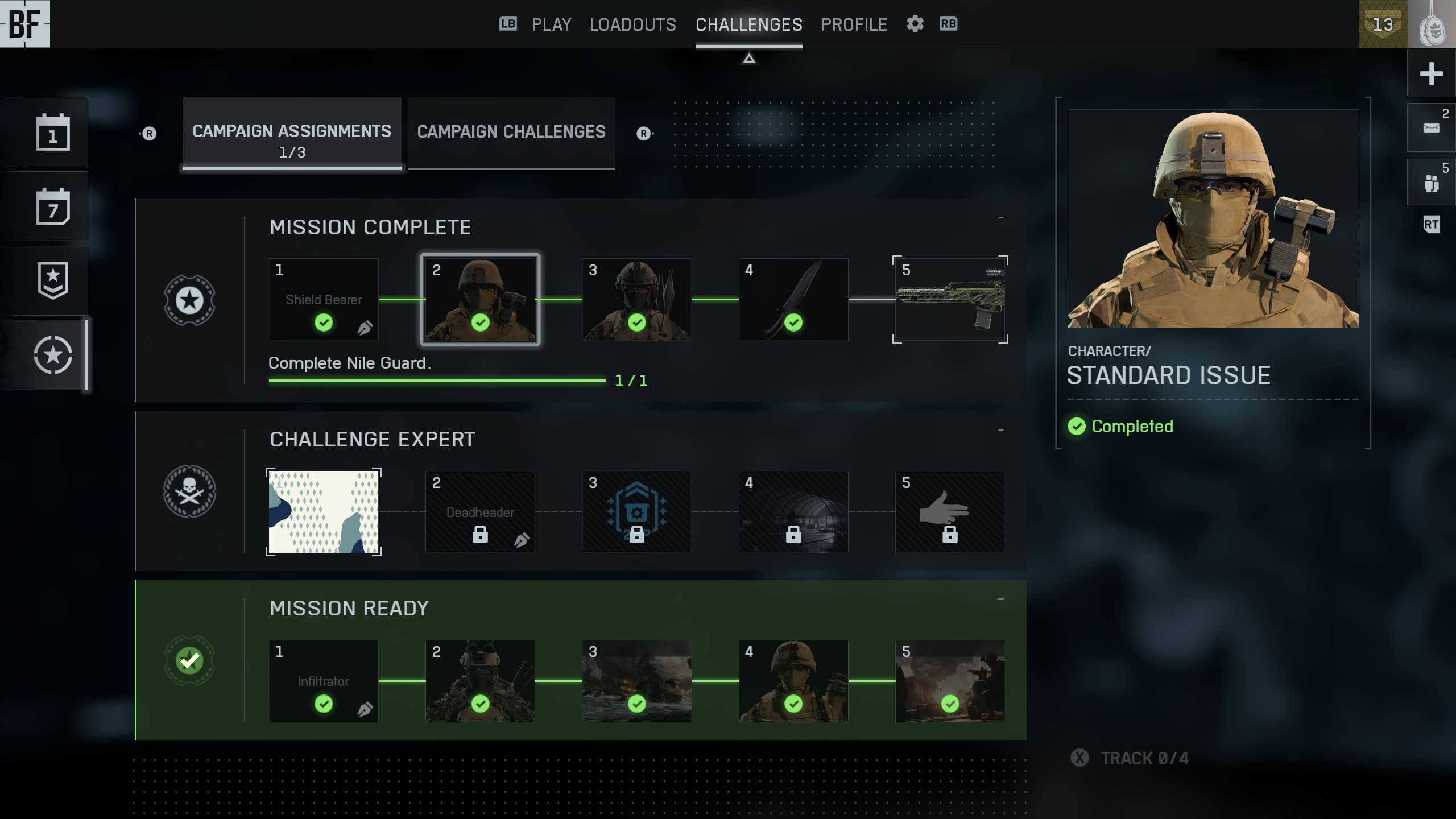
Task: Switch to the Campaign Challenges tab
Action: click(511, 132)
